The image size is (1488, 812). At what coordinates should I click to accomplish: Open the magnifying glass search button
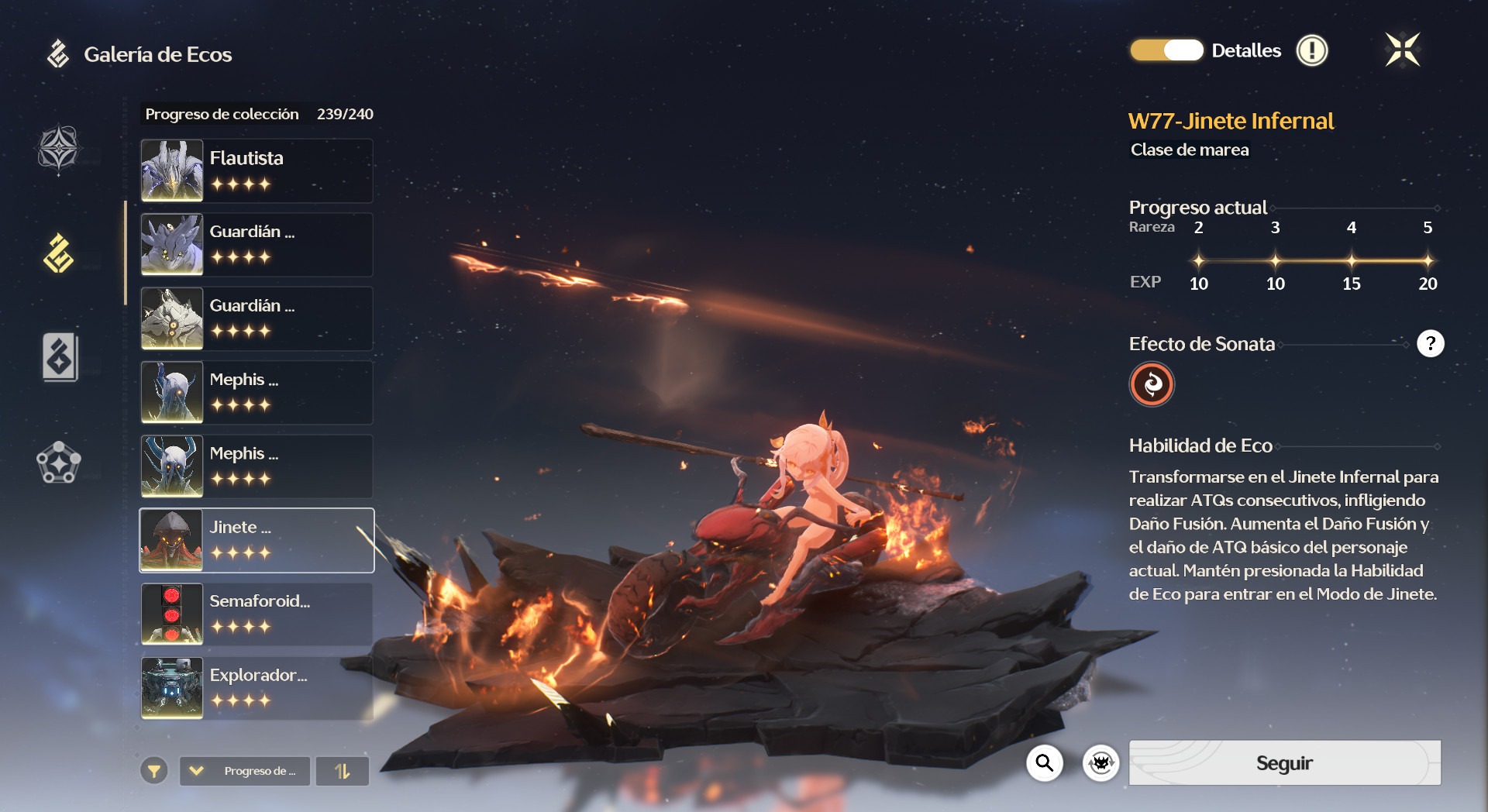[x=1045, y=763]
